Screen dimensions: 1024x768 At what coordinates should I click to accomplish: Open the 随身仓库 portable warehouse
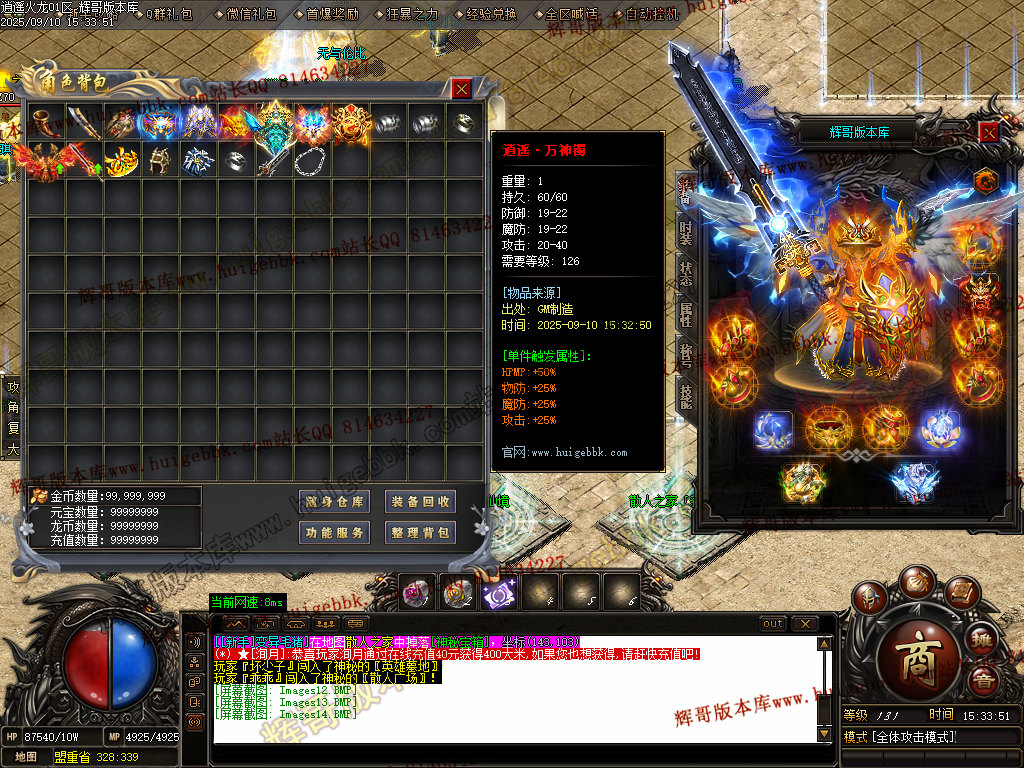[335, 502]
